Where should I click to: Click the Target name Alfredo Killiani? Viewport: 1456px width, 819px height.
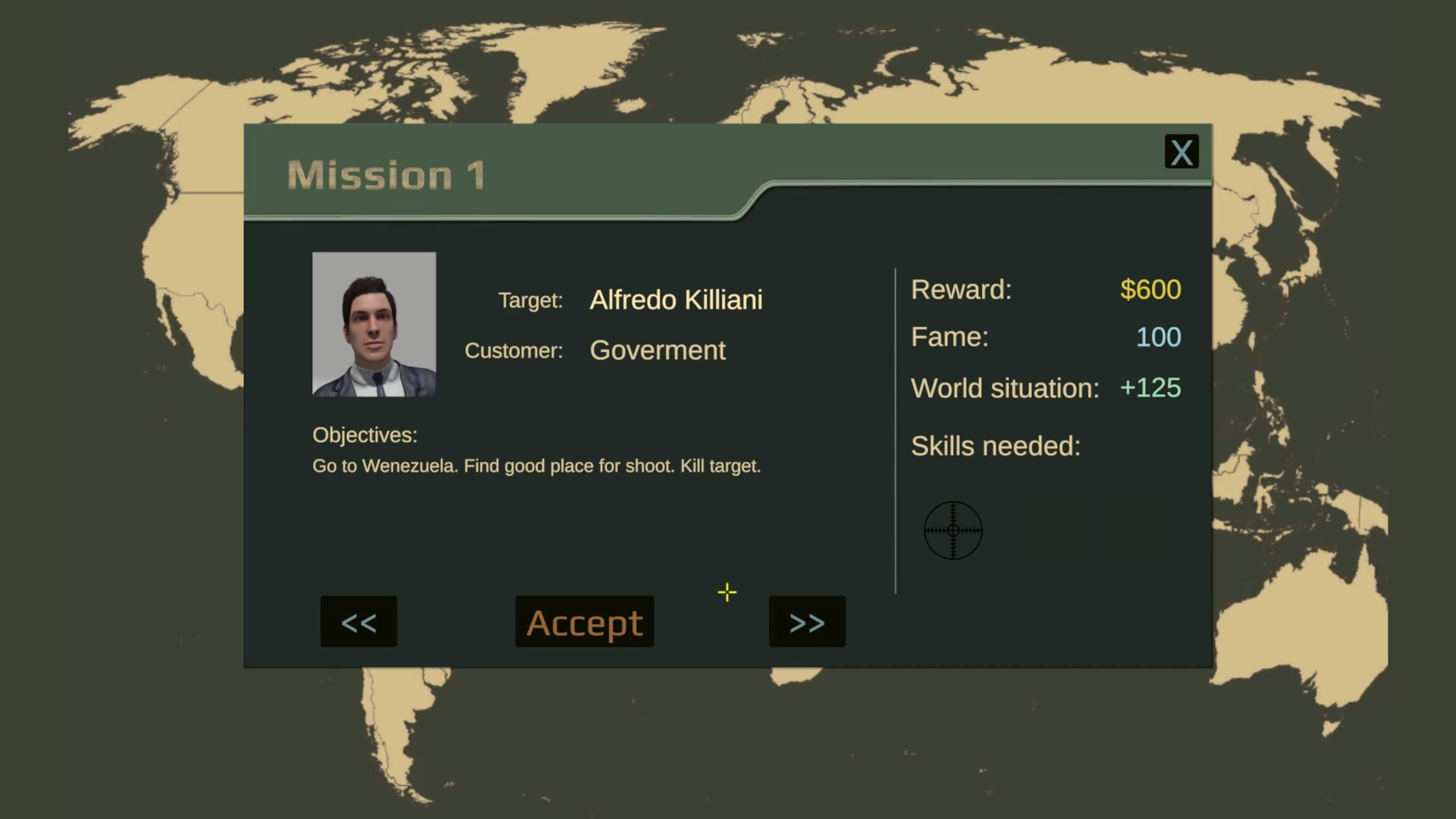tap(675, 300)
